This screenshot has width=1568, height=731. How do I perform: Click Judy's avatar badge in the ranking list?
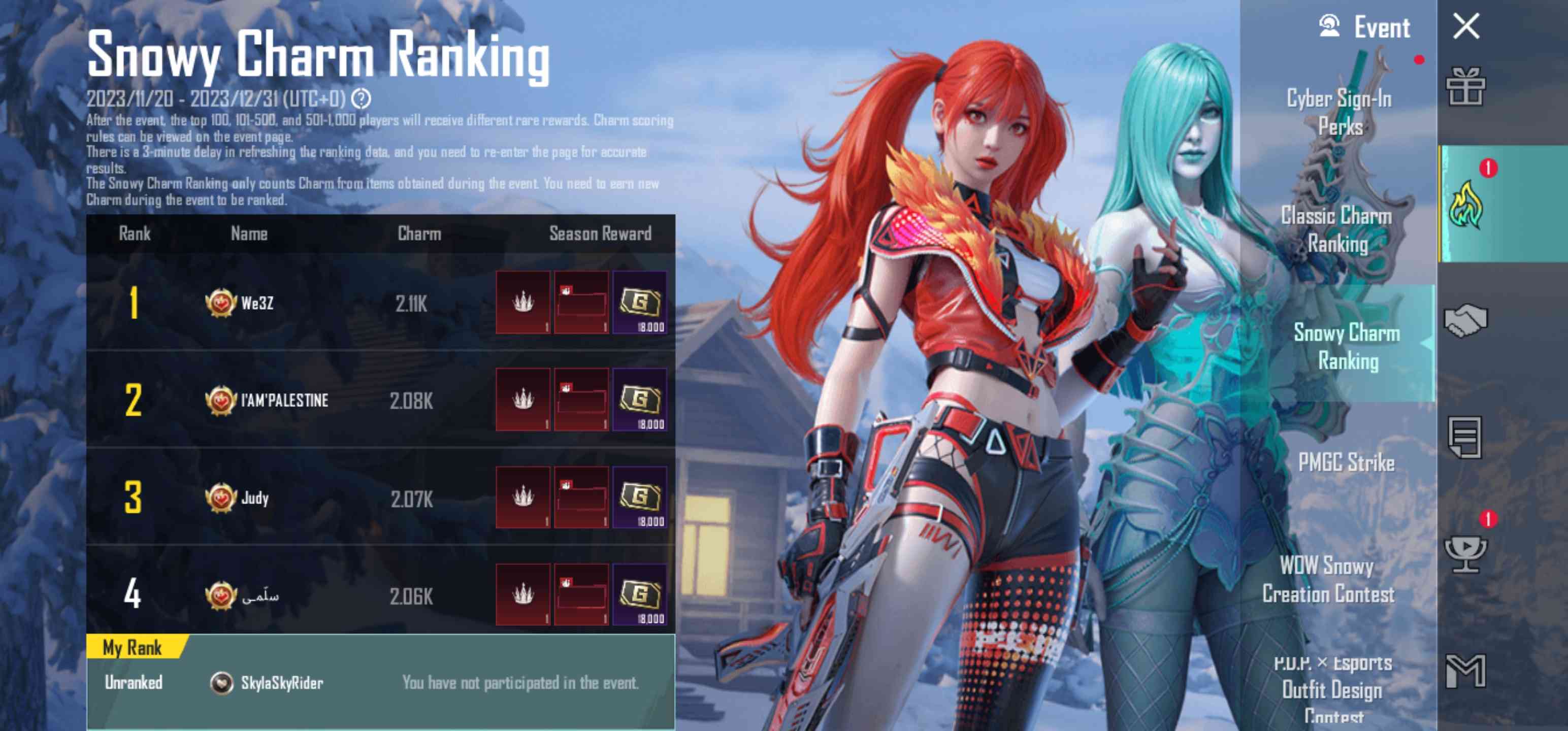tap(220, 497)
